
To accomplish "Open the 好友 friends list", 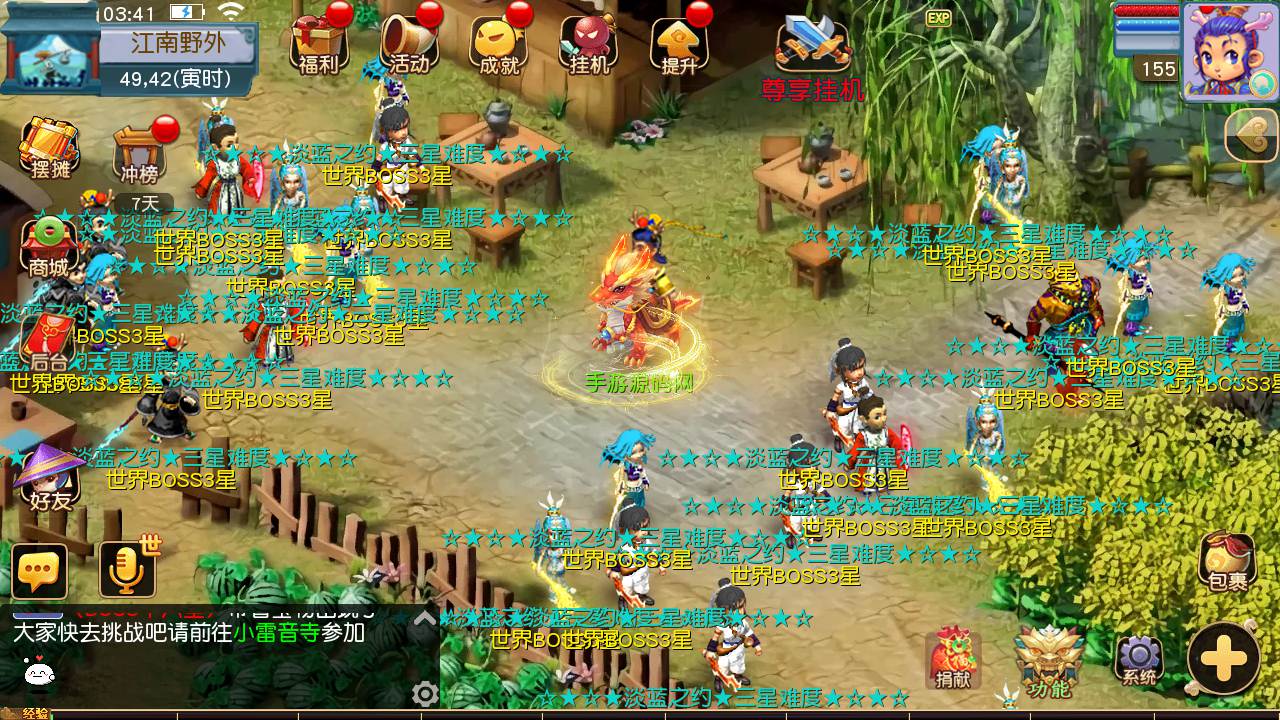I will (x=50, y=478).
